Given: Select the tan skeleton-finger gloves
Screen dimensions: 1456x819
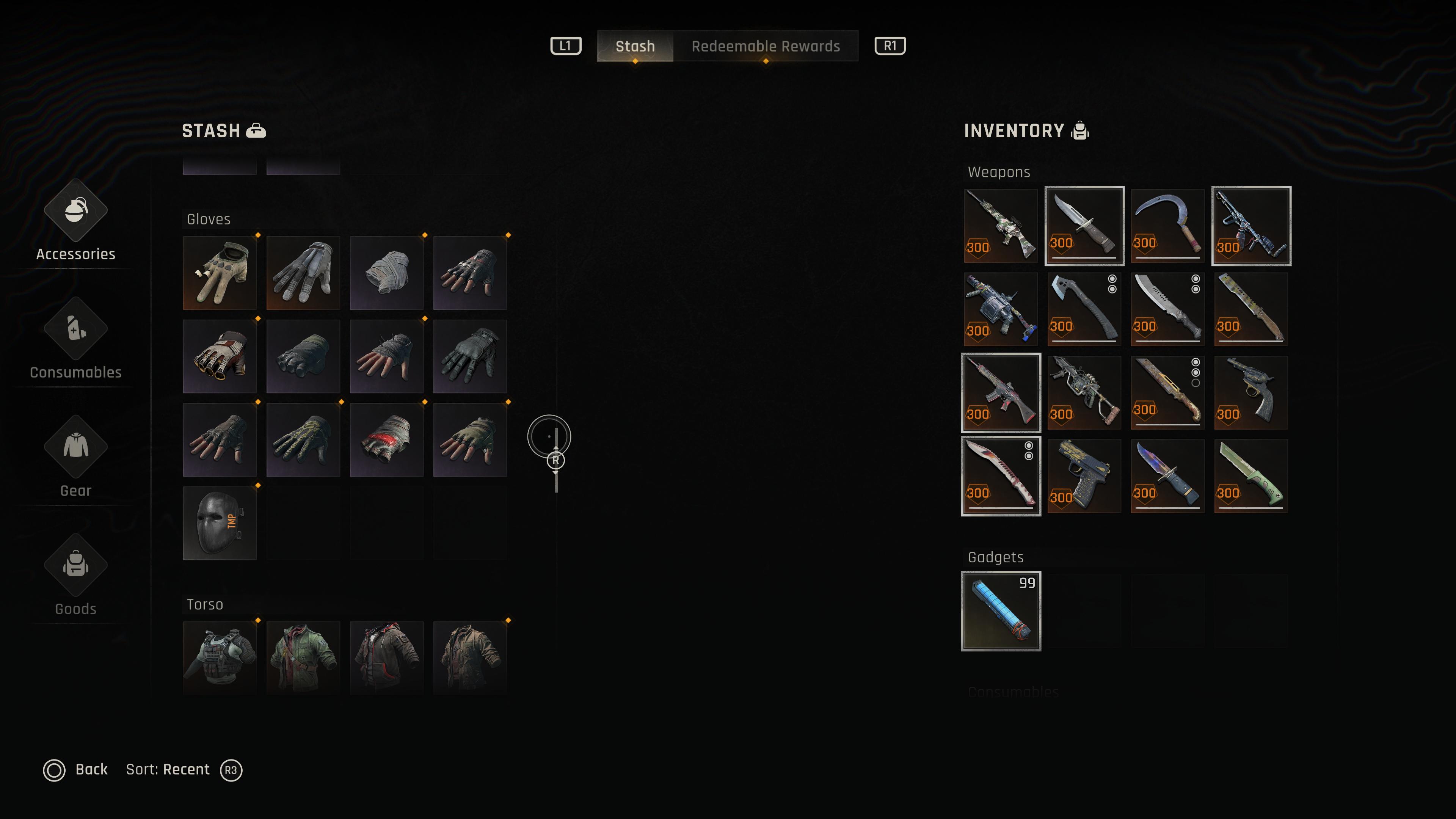Looking at the screenshot, I should tap(220, 273).
